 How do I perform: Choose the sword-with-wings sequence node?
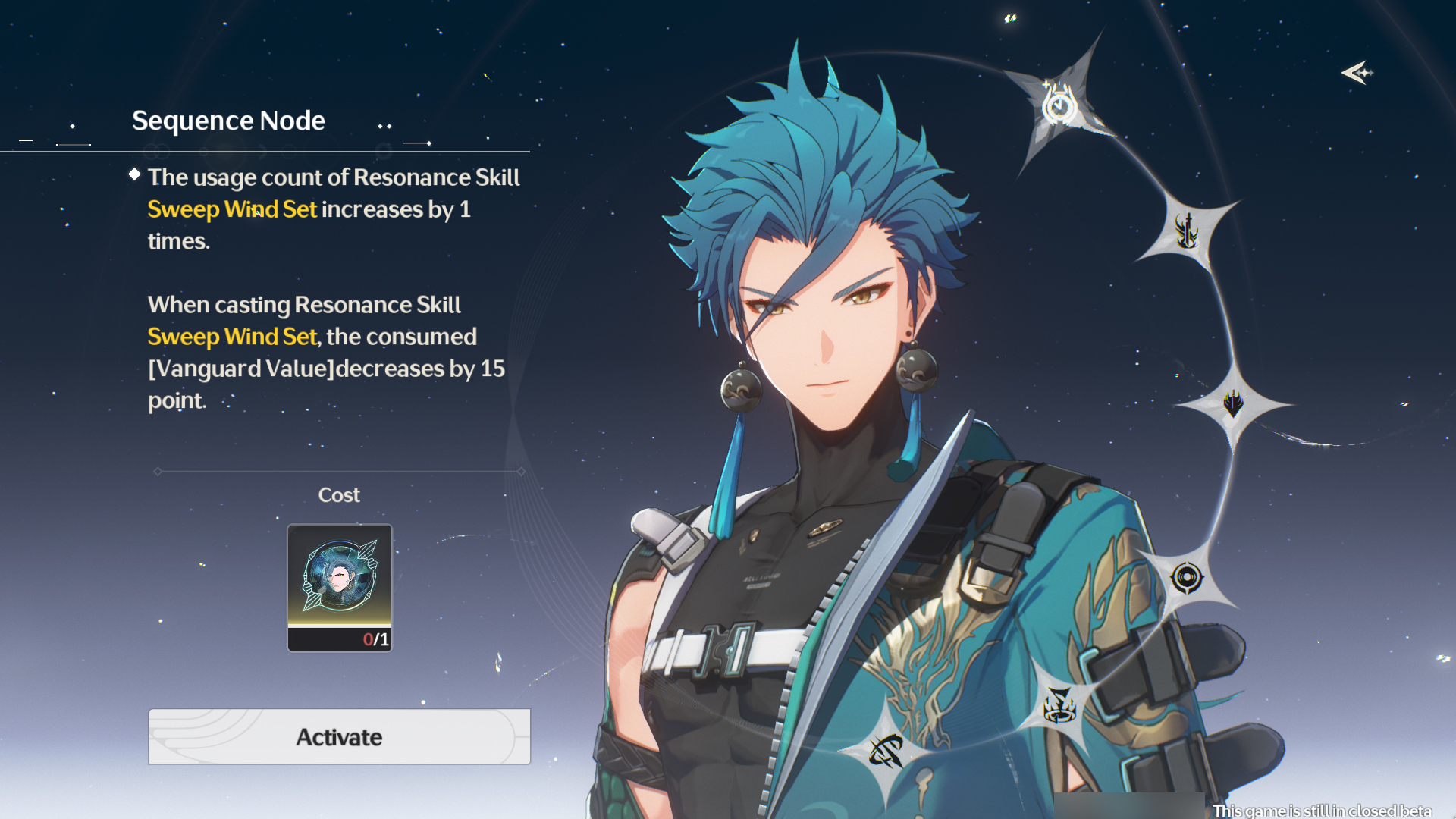(x=1187, y=231)
